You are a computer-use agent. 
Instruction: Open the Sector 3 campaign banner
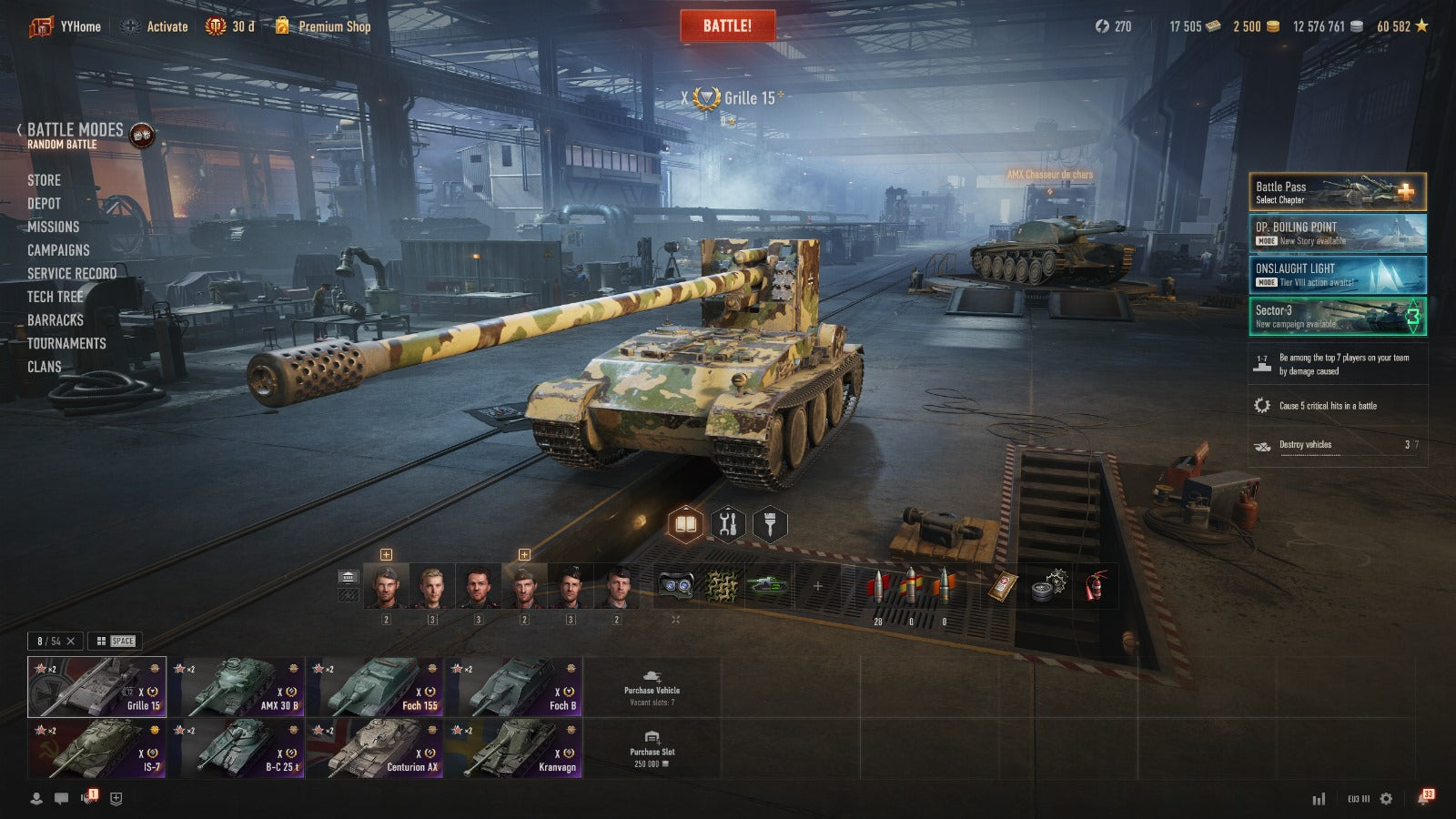pos(1337,317)
